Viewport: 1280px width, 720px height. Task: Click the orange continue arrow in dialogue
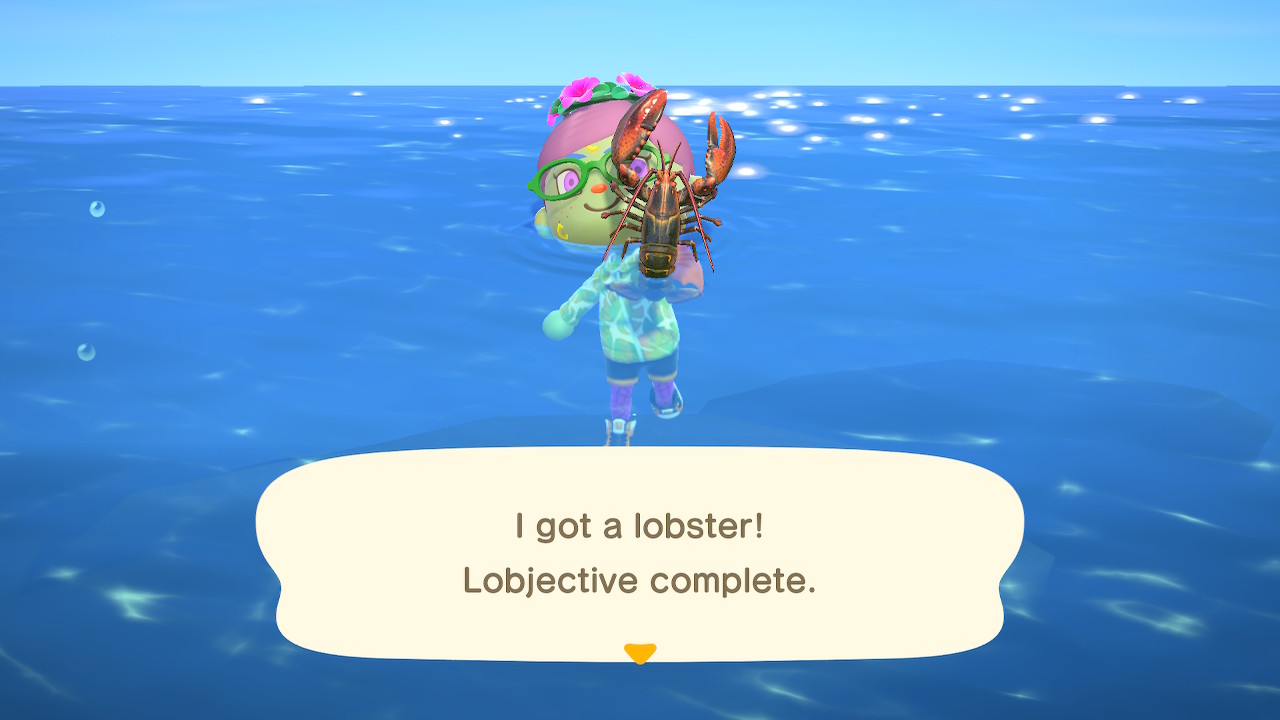click(x=639, y=653)
